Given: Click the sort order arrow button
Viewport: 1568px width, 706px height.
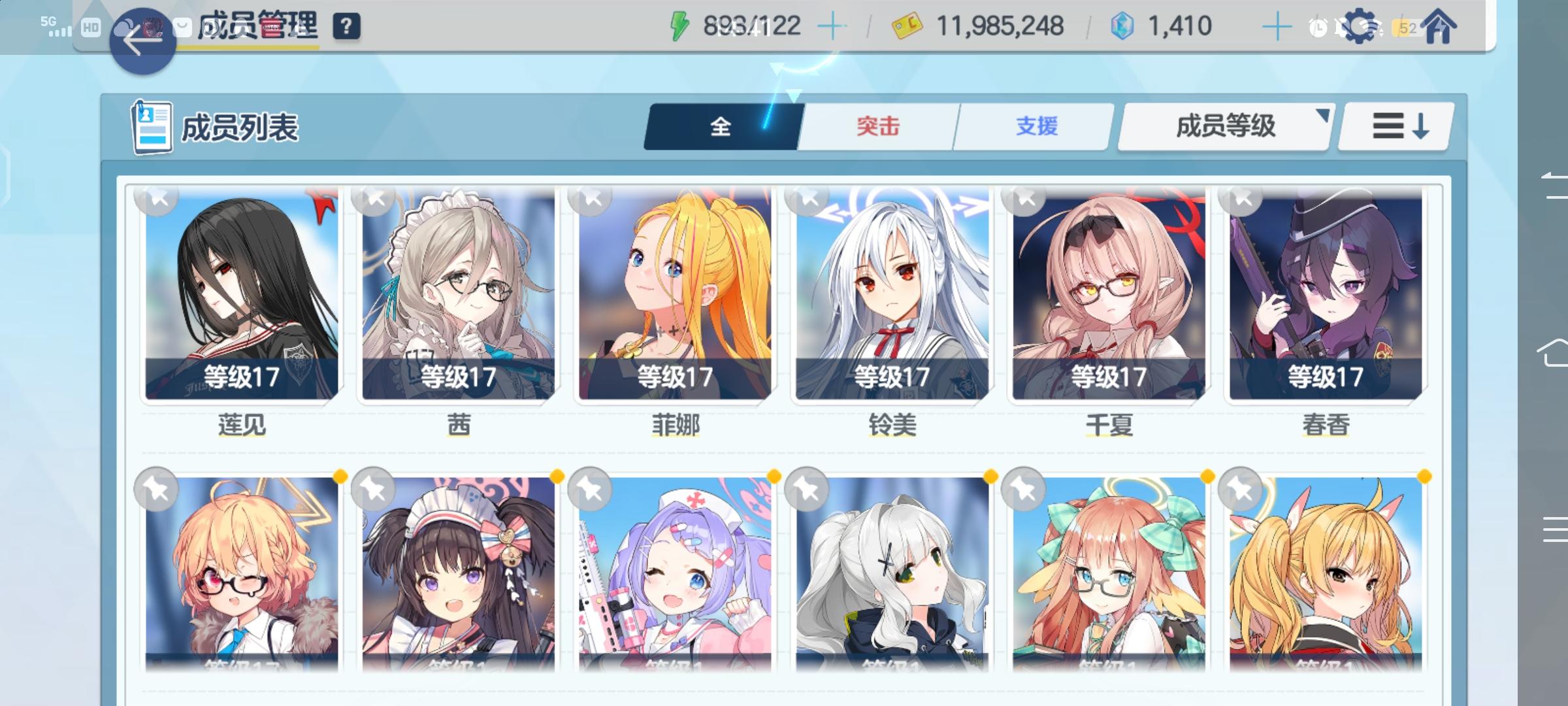Looking at the screenshot, I should tap(1395, 126).
